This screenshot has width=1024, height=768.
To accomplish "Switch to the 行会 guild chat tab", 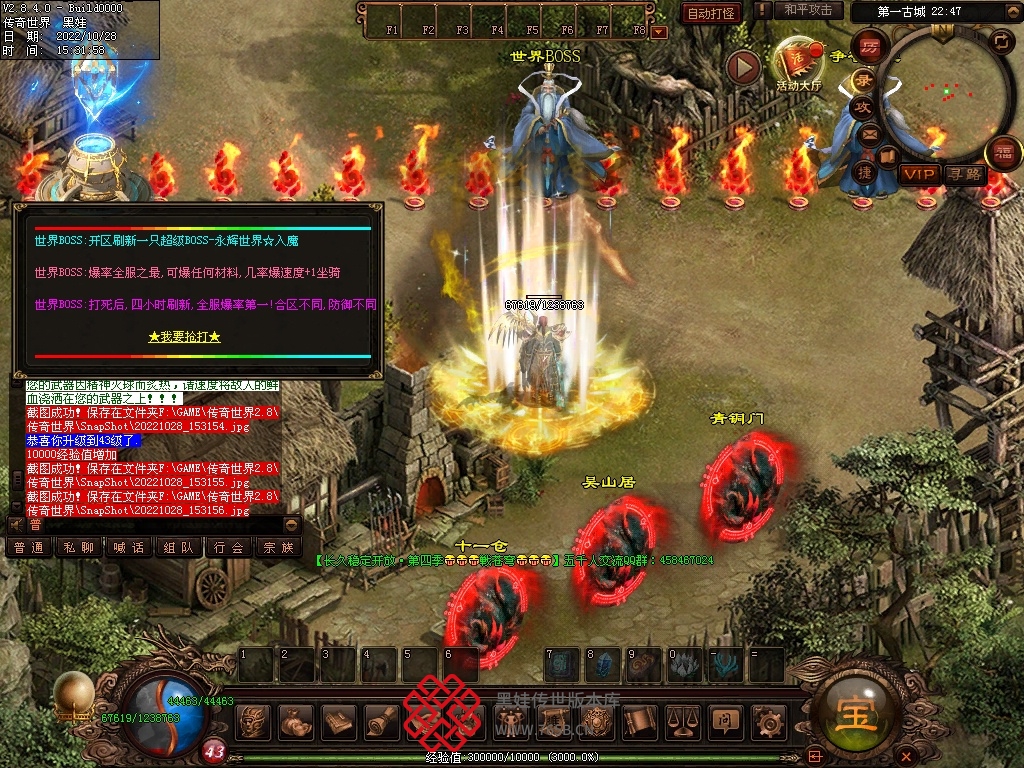I will pos(228,547).
